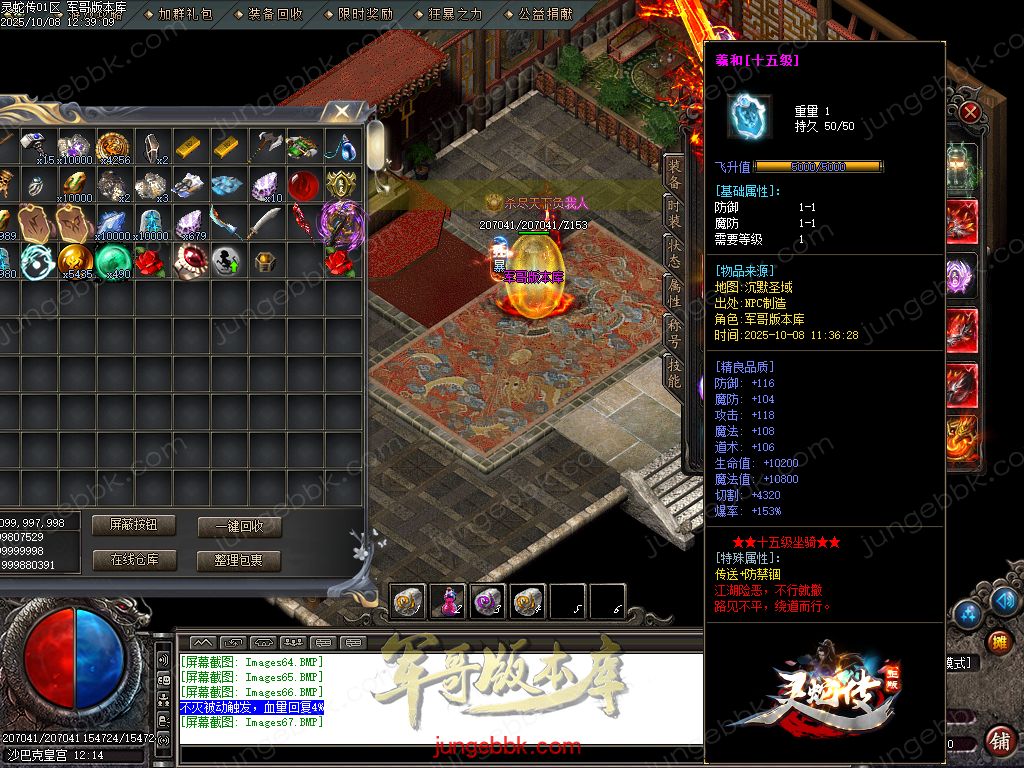The height and width of the screenshot is (768, 1024).
Task: Switch to the 时装 fashion tab
Action: [x=675, y=213]
